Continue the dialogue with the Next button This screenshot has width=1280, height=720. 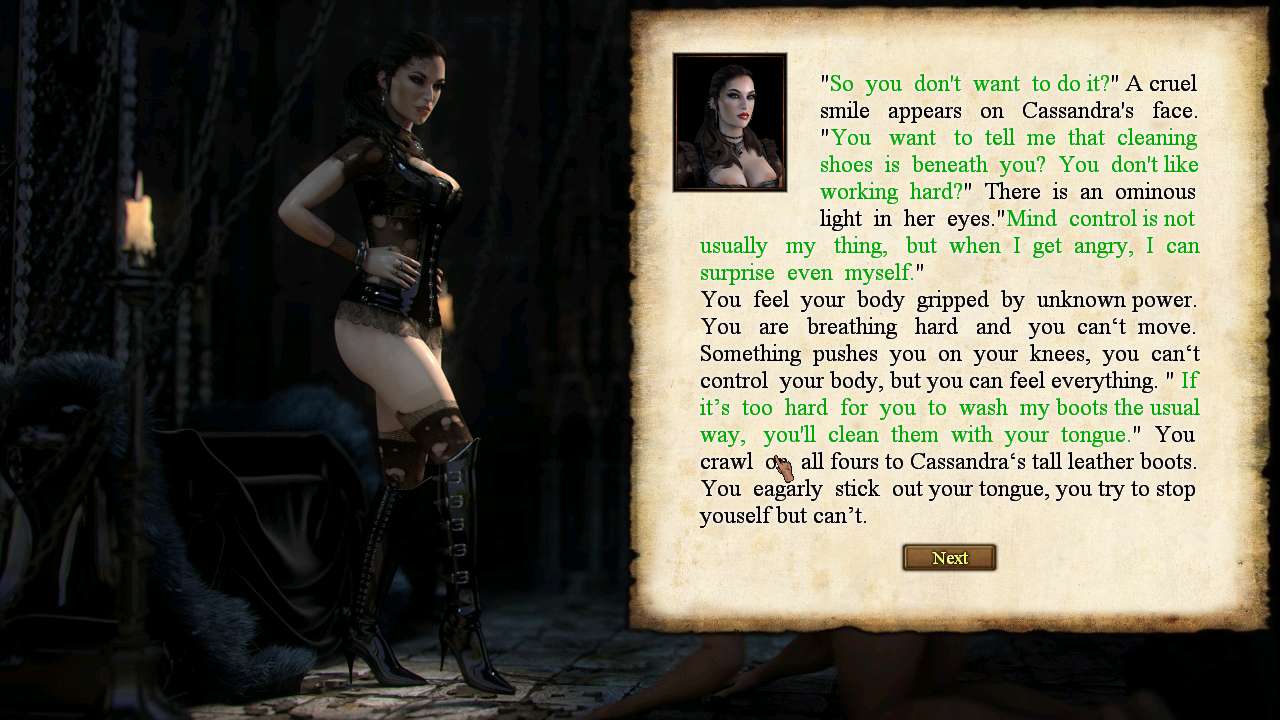click(949, 558)
